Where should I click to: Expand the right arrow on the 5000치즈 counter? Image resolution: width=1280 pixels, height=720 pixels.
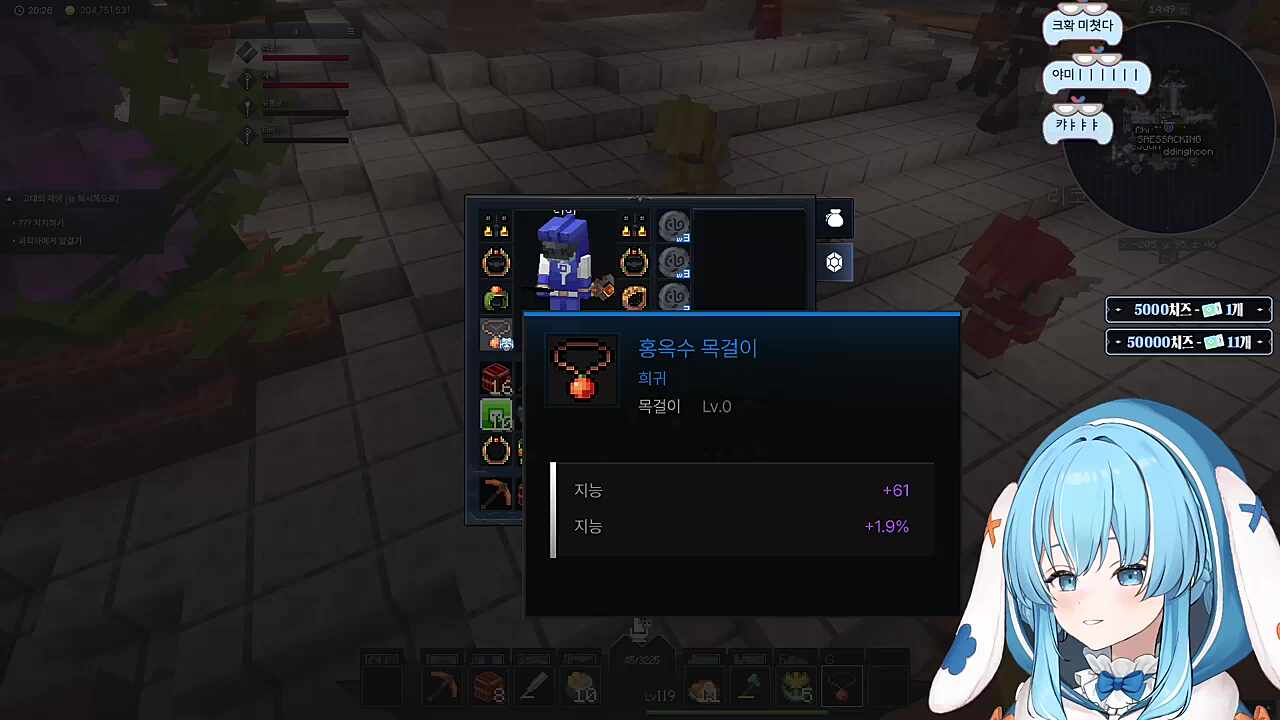pyautogui.click(x=1260, y=310)
